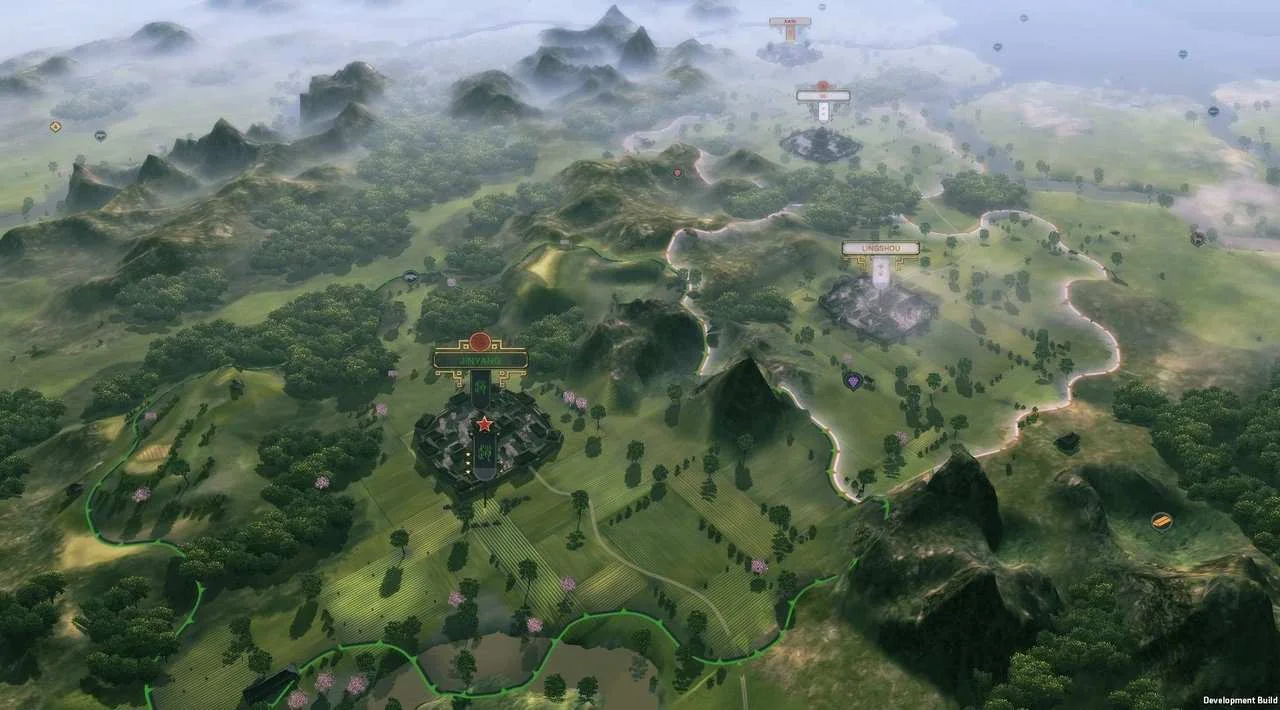Click the yellow diamond map marker
This screenshot has height=710, width=1280.
[x=55, y=126]
